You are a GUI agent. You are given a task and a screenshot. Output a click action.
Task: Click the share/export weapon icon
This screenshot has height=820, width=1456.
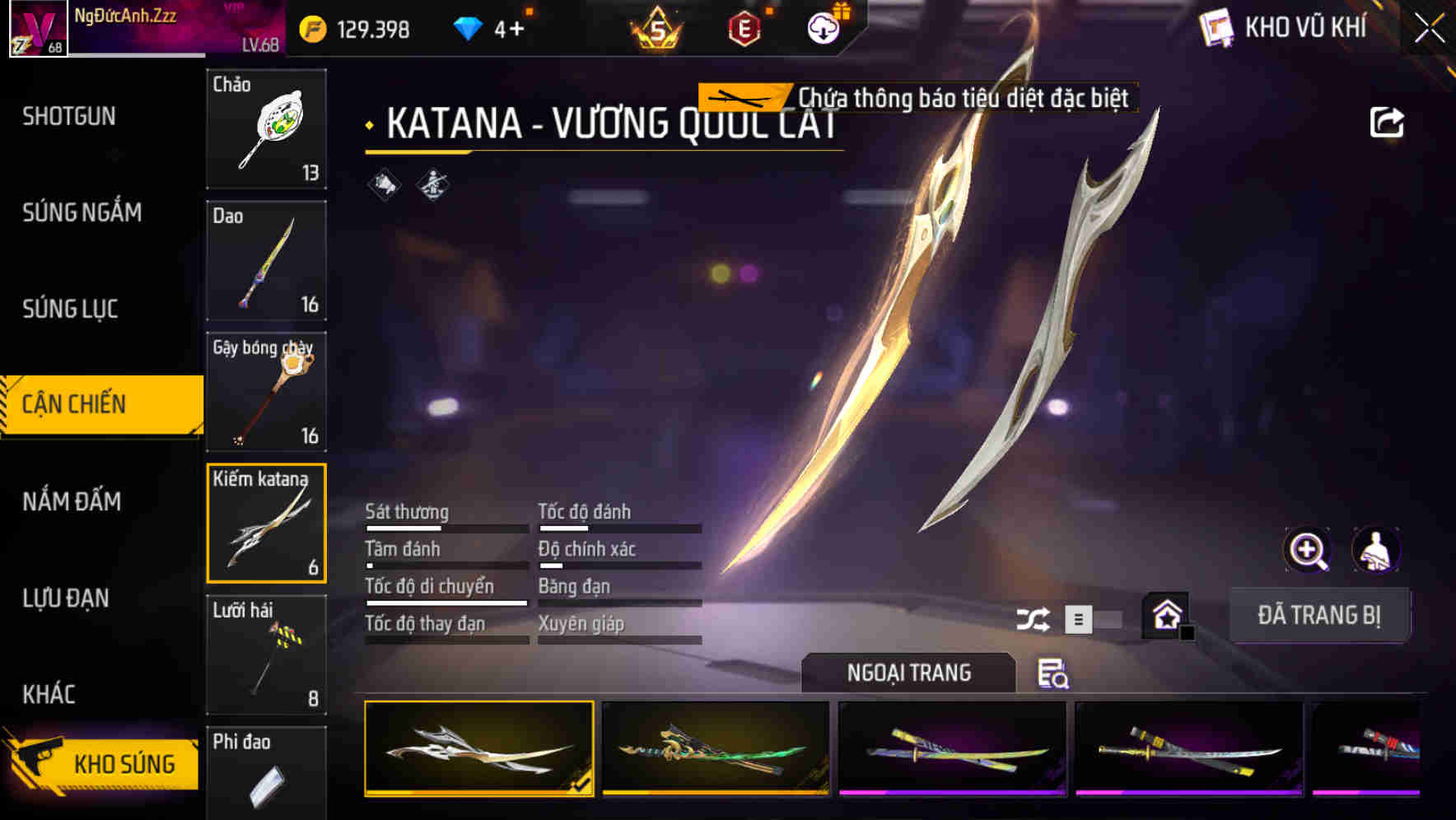coord(1388,120)
